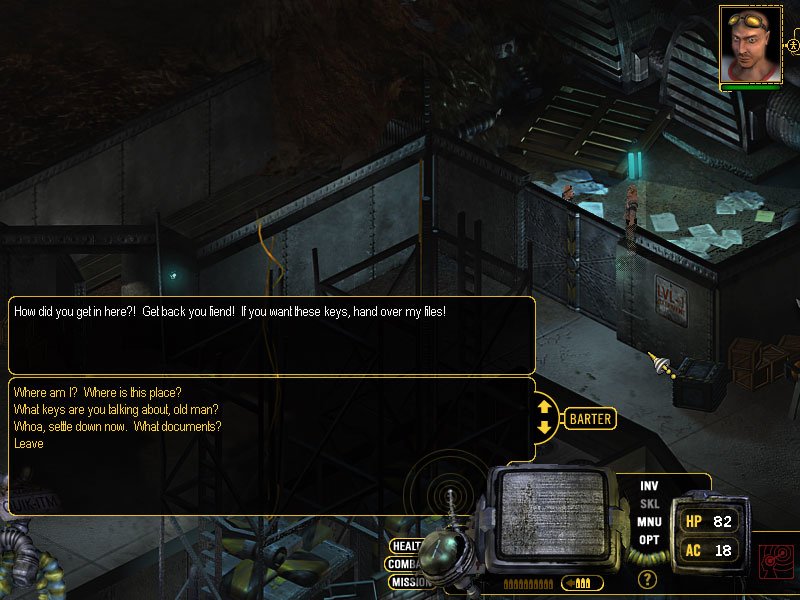Choose Leave to end the conversation

click(29, 443)
